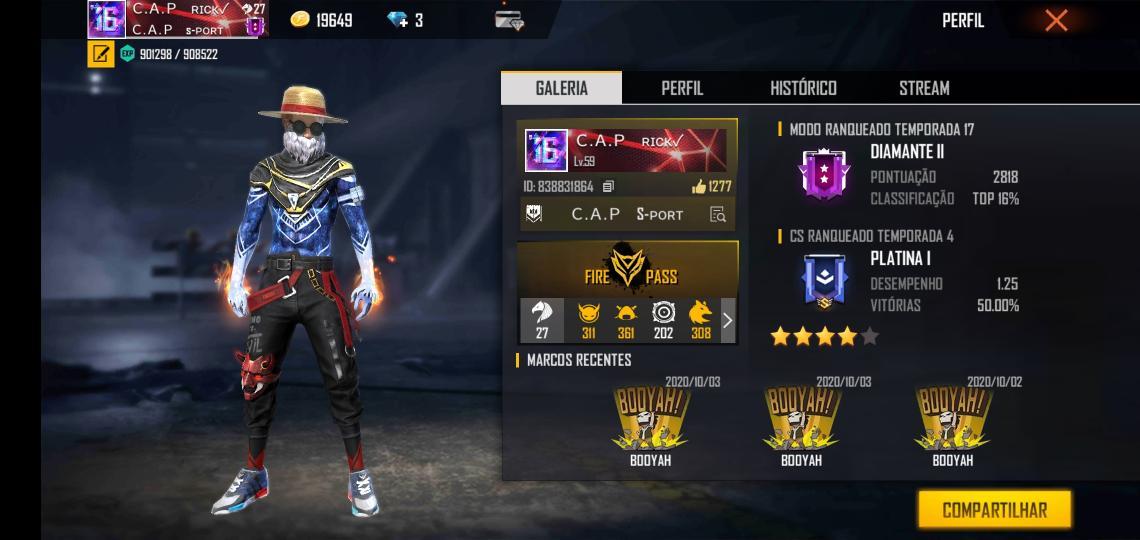Open the voucher ticket icon
Viewport: 1140px width, 540px height.
(x=509, y=19)
